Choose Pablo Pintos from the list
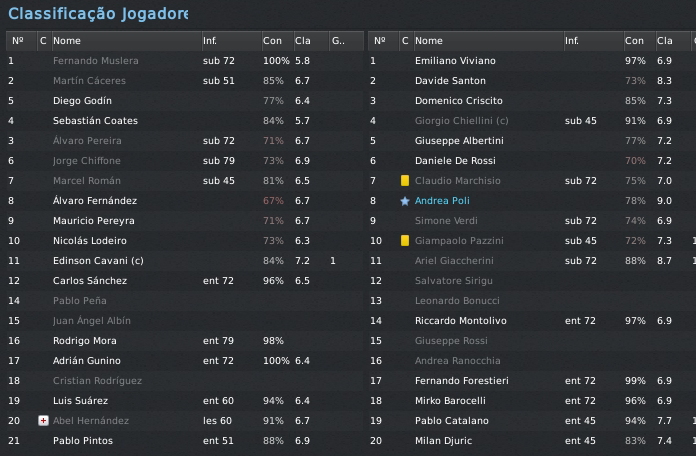Screen dimensions: 696x456 (x=83, y=441)
